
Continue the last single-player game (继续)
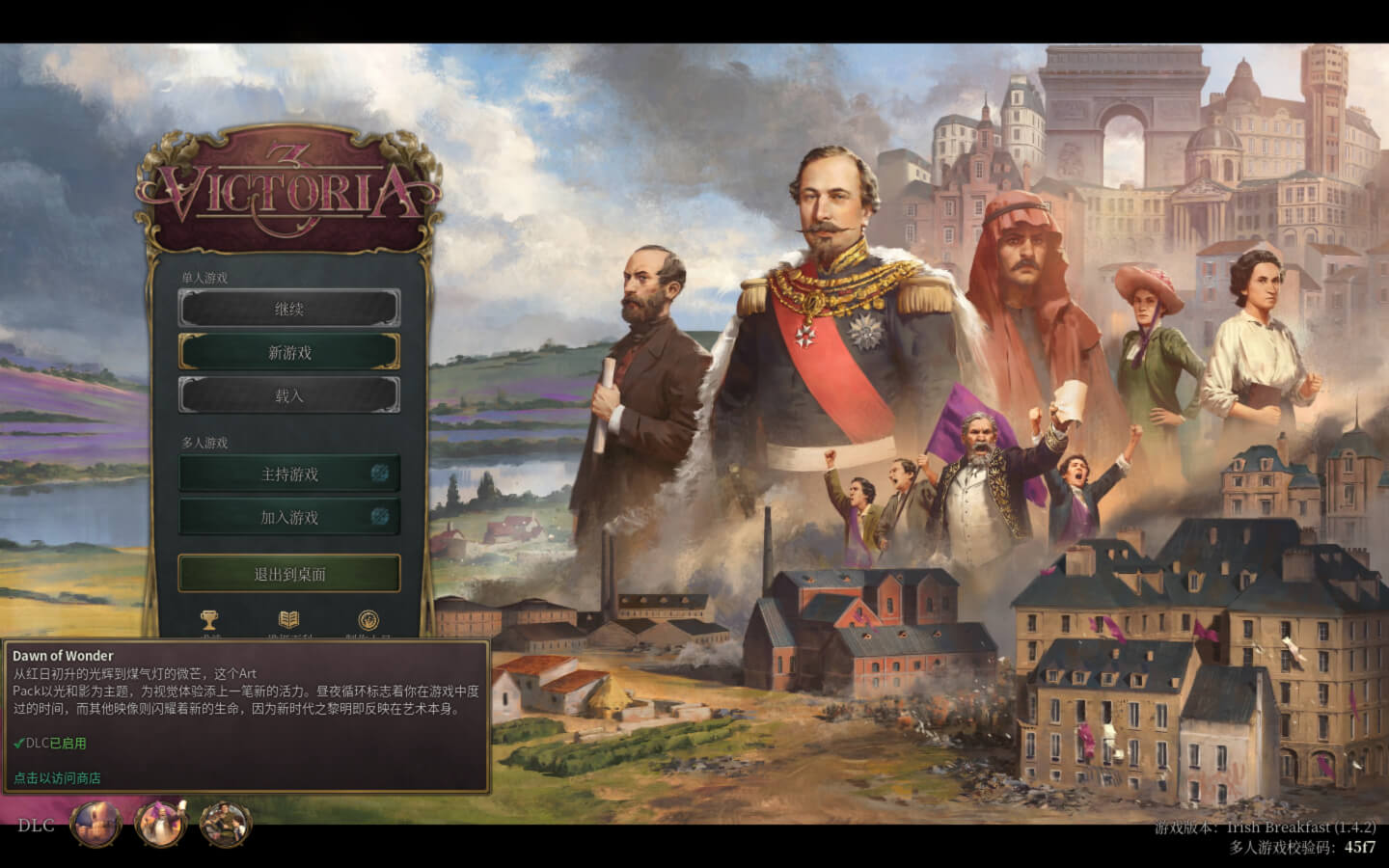(288, 309)
